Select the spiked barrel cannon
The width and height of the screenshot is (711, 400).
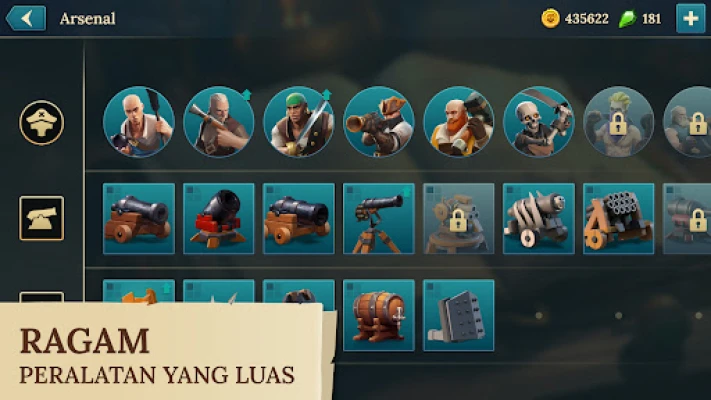pos(538,218)
